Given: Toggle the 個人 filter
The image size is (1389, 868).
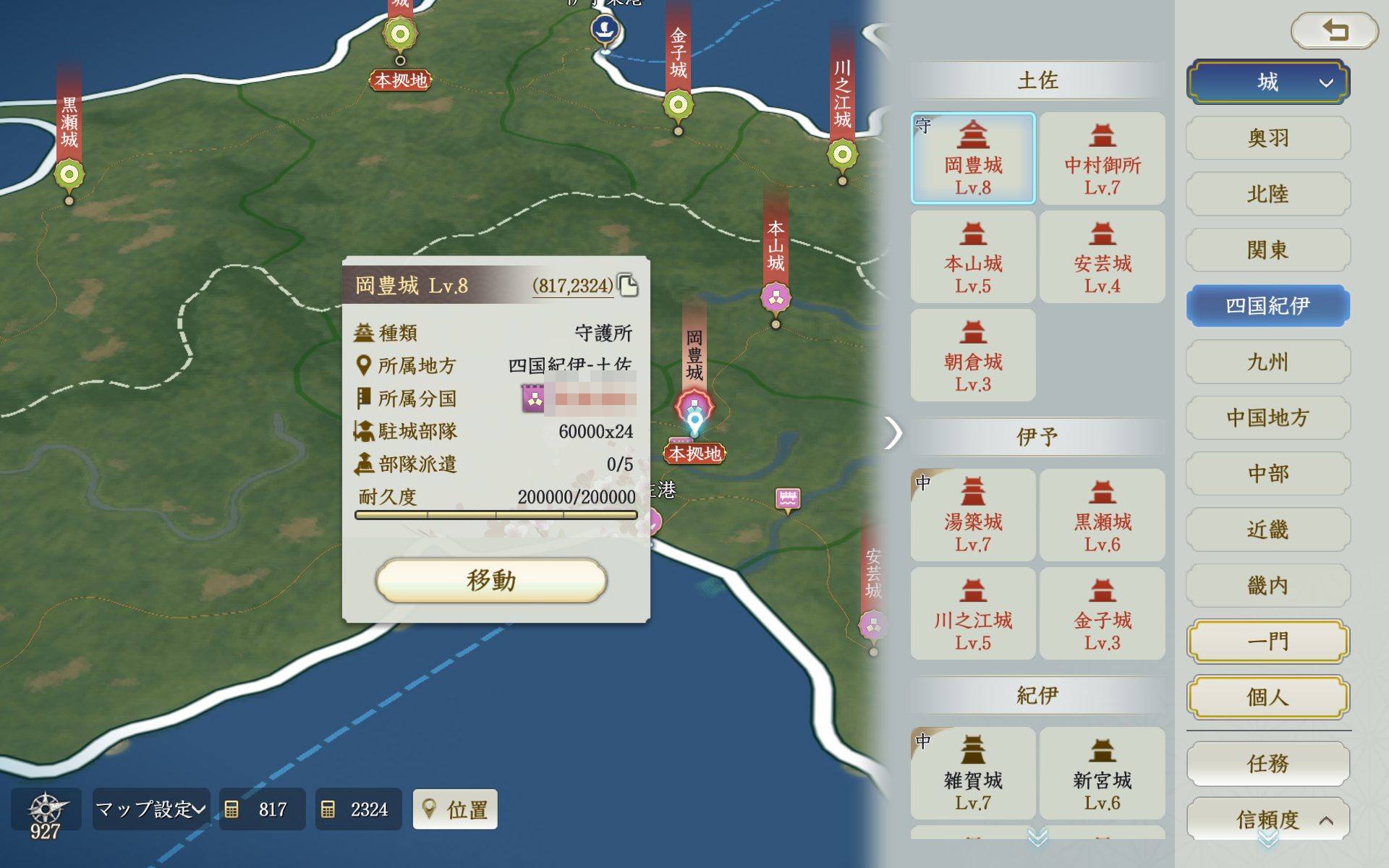Looking at the screenshot, I should click(x=1267, y=697).
